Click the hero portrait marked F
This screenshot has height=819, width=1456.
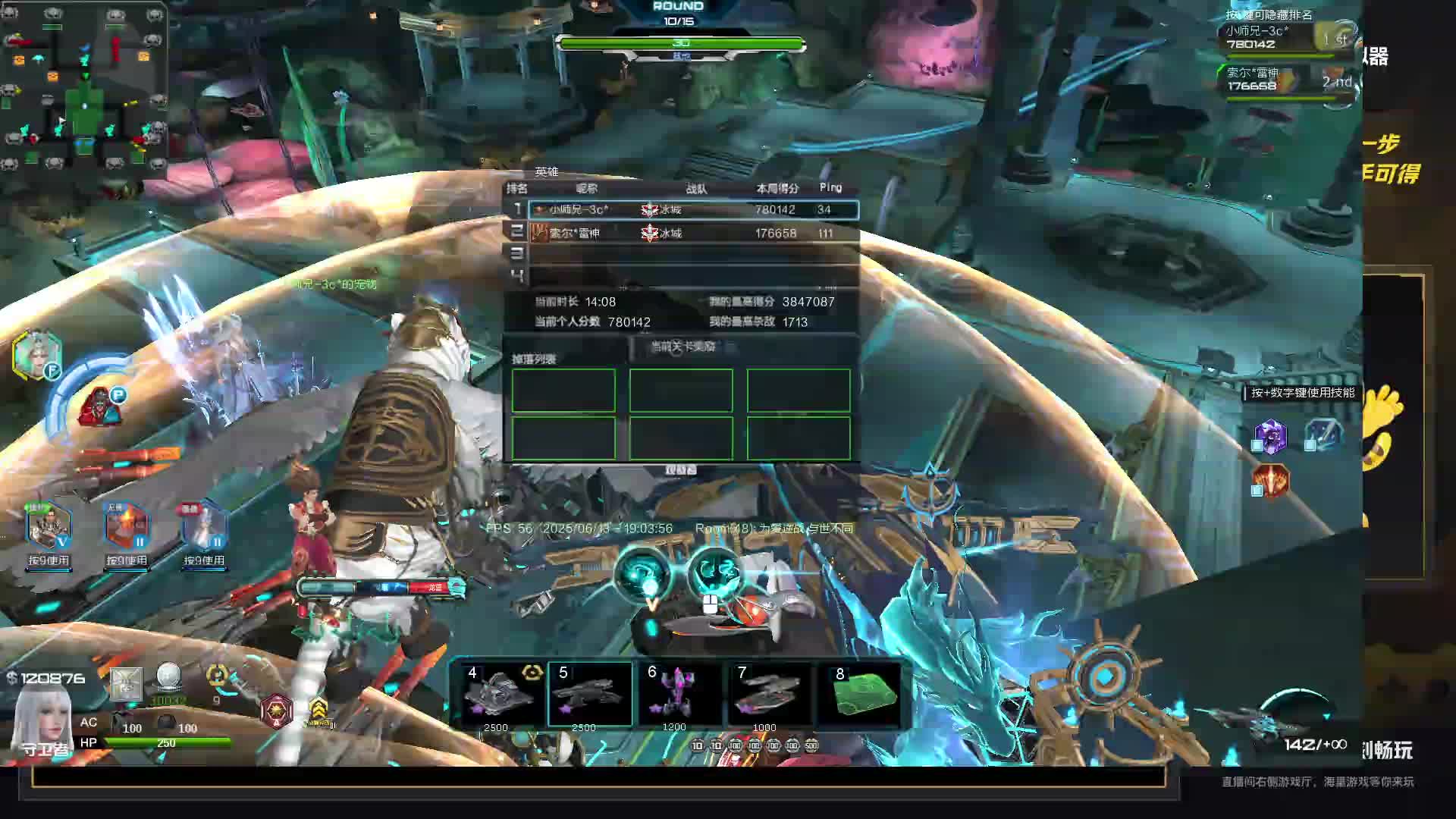pos(36,355)
